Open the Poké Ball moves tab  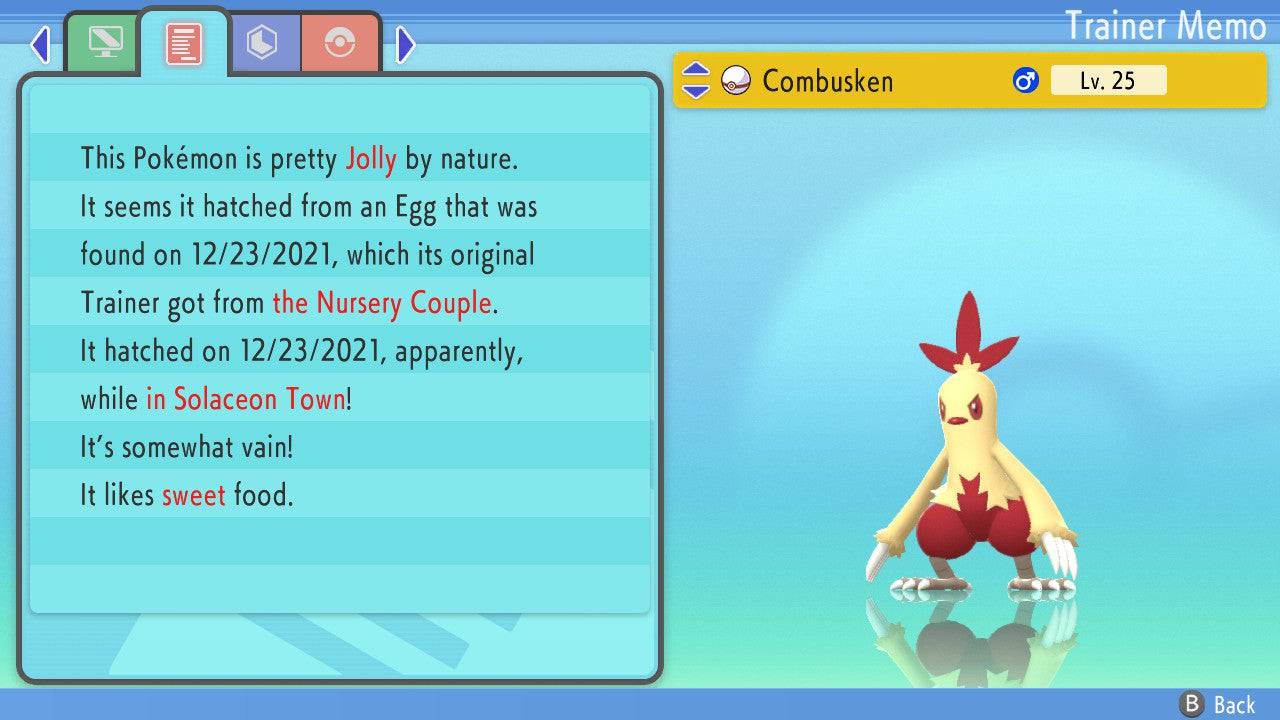[x=340, y=44]
